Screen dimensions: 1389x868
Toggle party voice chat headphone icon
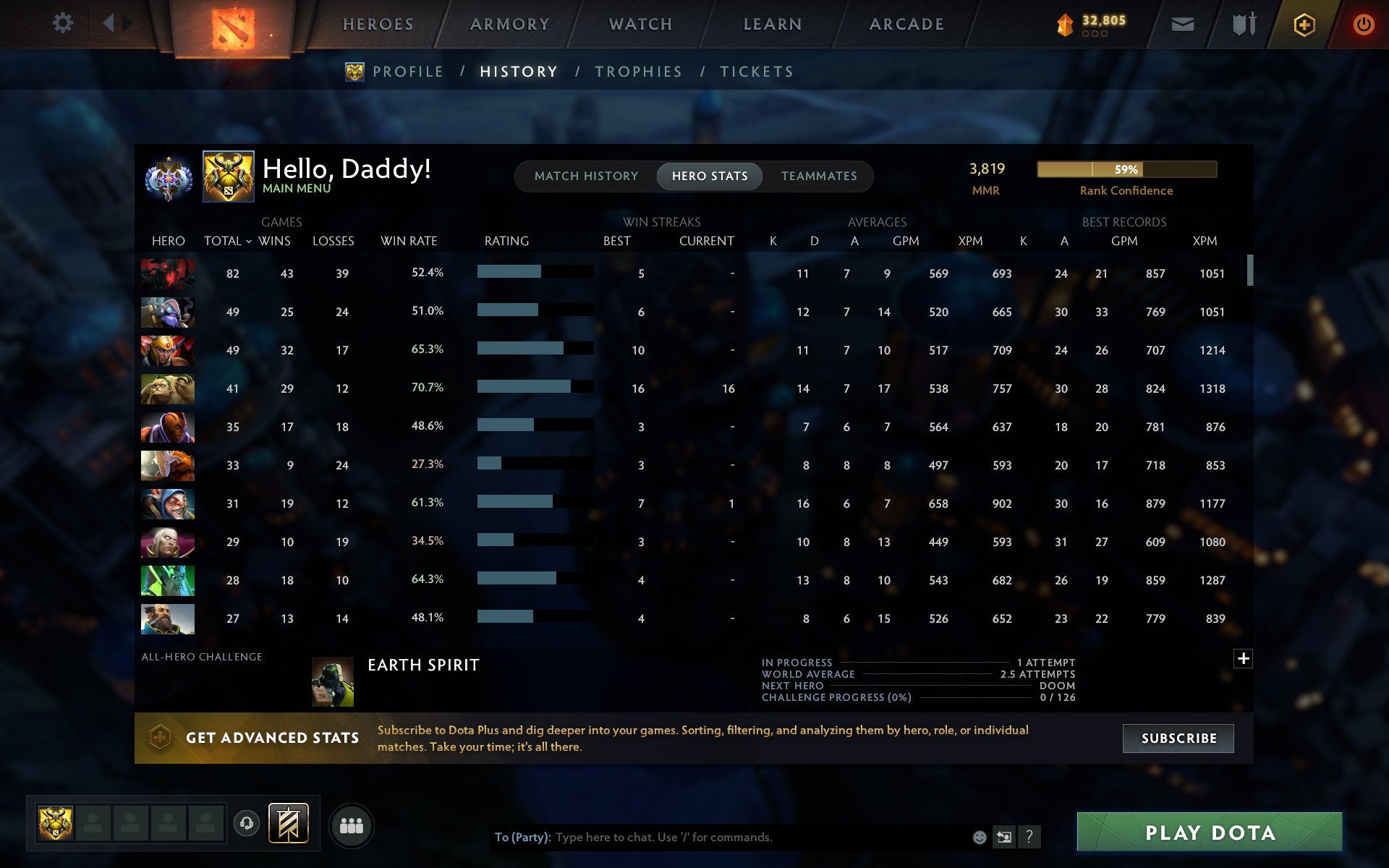click(247, 823)
